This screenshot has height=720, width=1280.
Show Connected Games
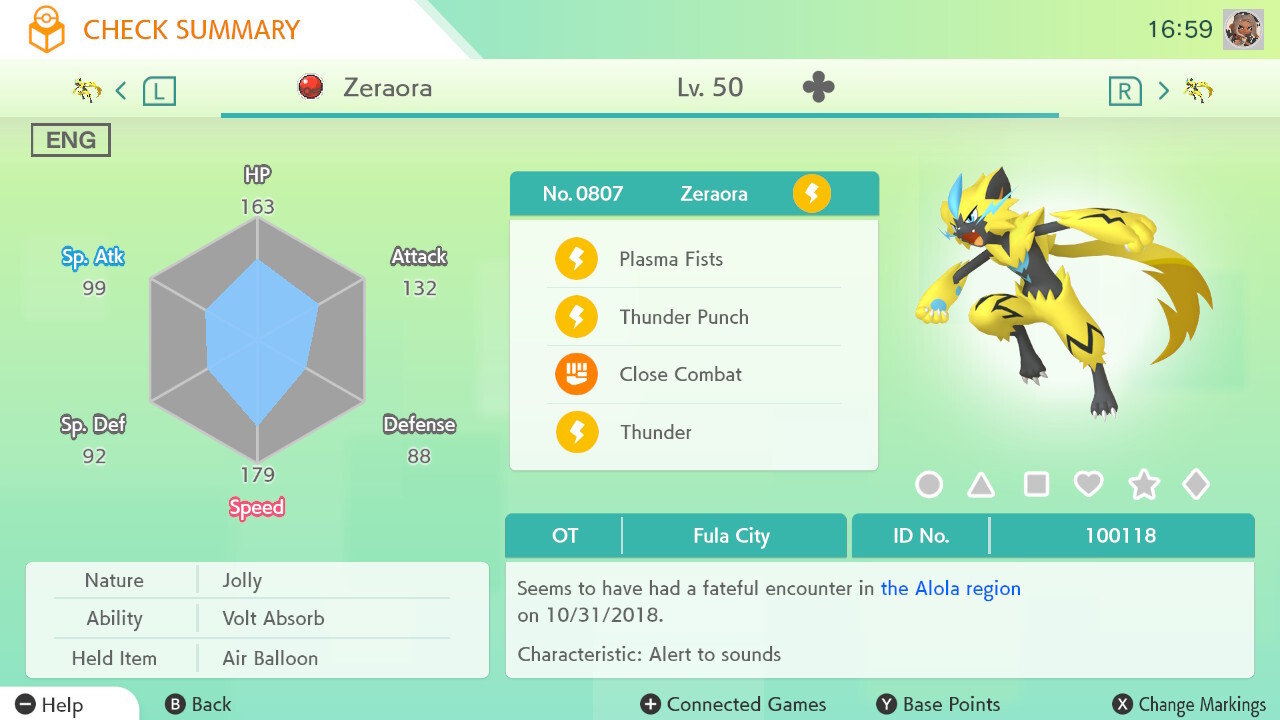(x=733, y=705)
